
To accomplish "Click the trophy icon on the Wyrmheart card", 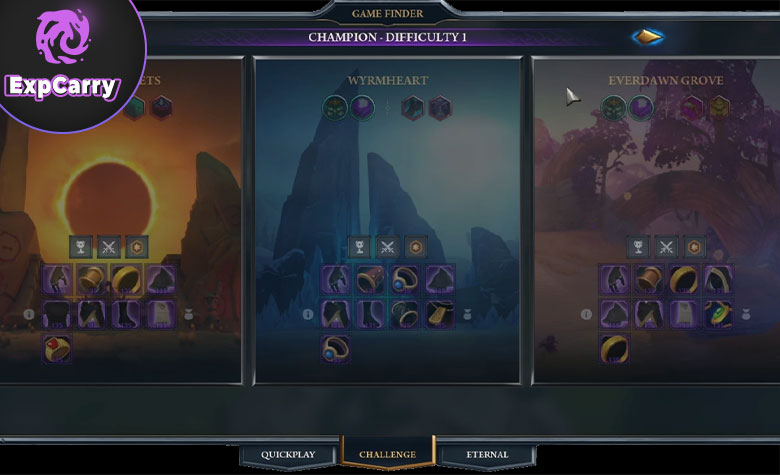I will [359, 246].
